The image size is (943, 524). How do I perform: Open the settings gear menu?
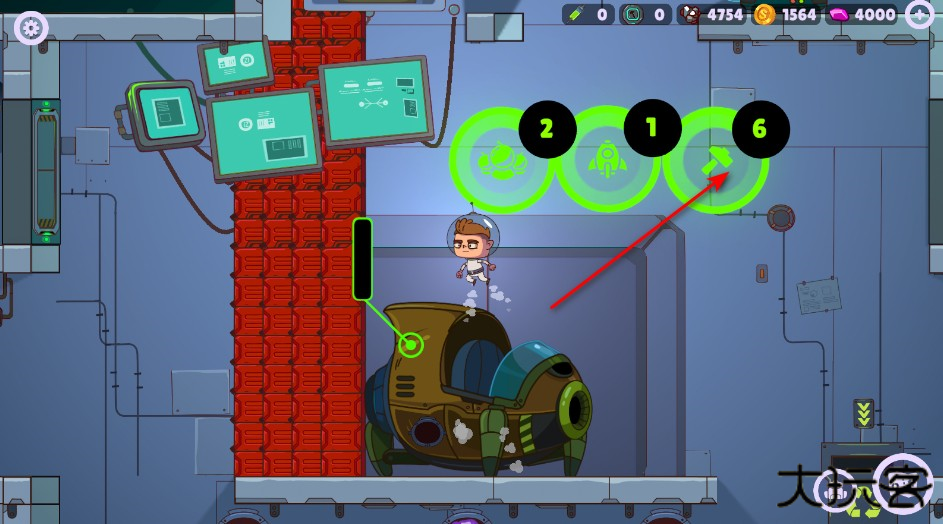point(31,27)
